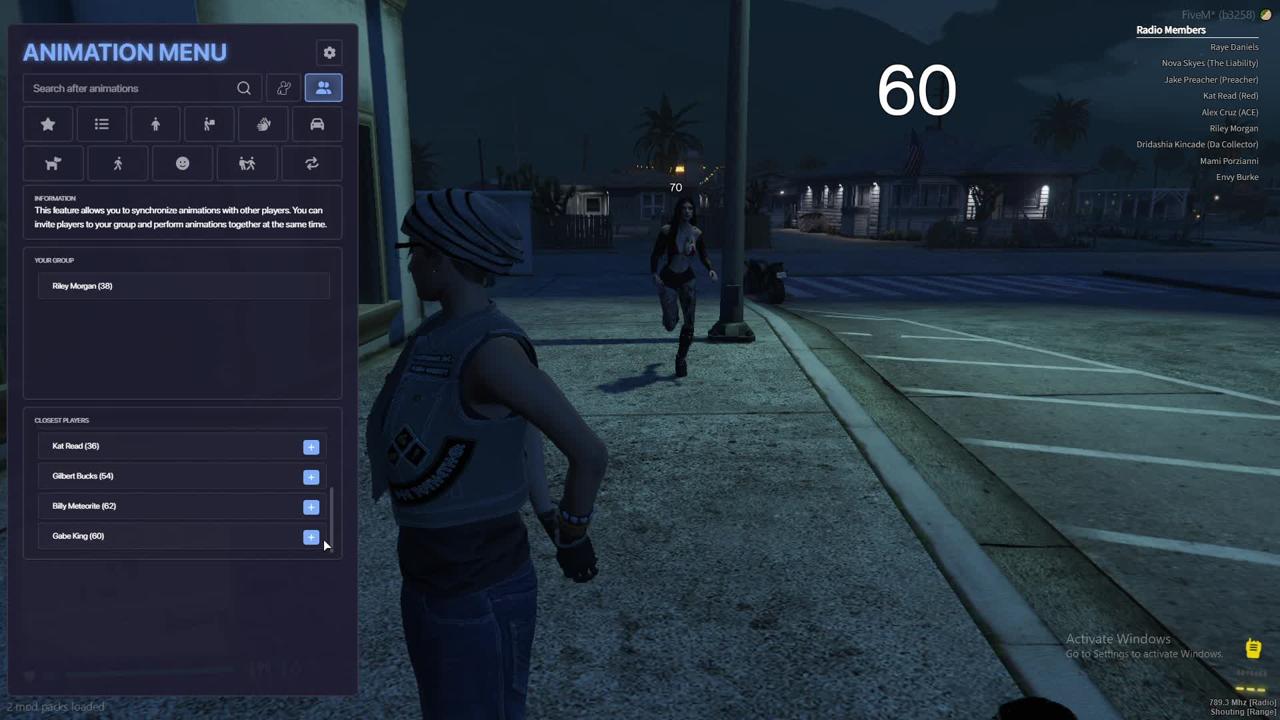
Task: Open the two-person shared animations category
Action: pyautogui.click(x=247, y=164)
